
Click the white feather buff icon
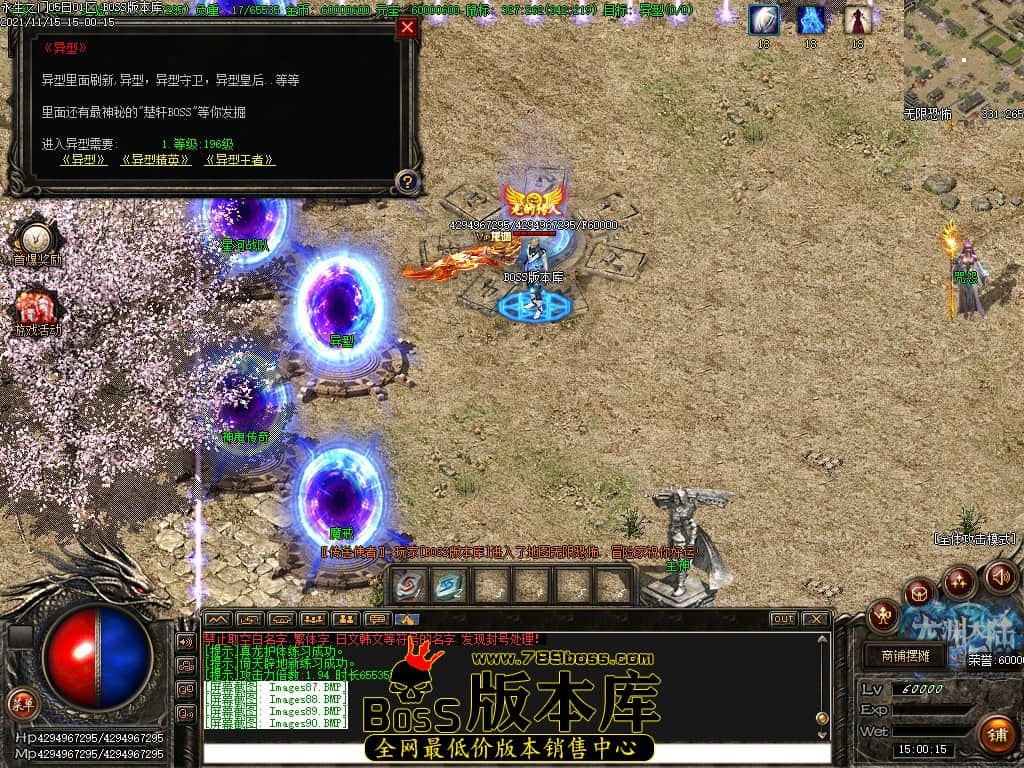764,20
